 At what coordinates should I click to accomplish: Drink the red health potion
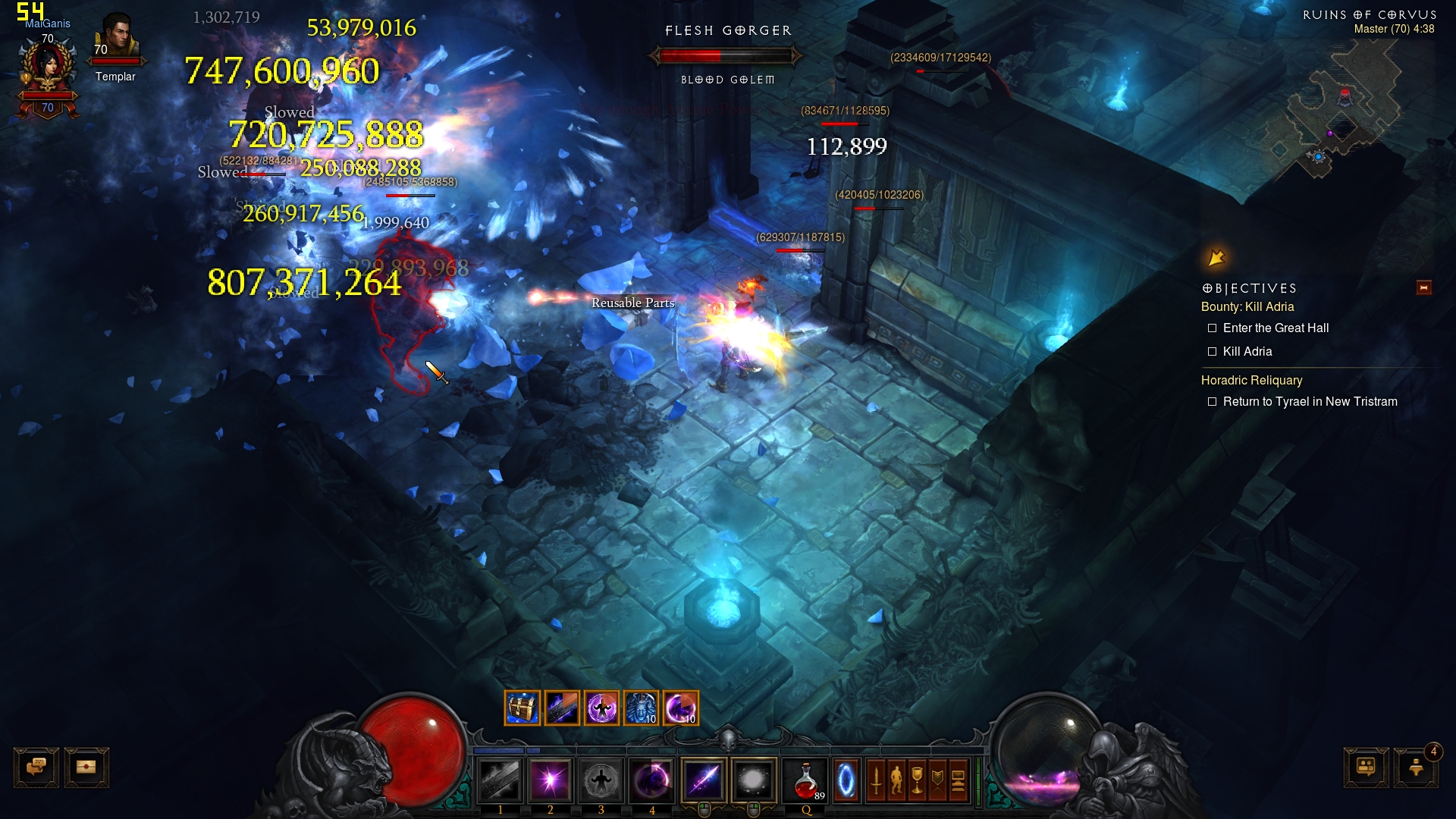coord(805,780)
